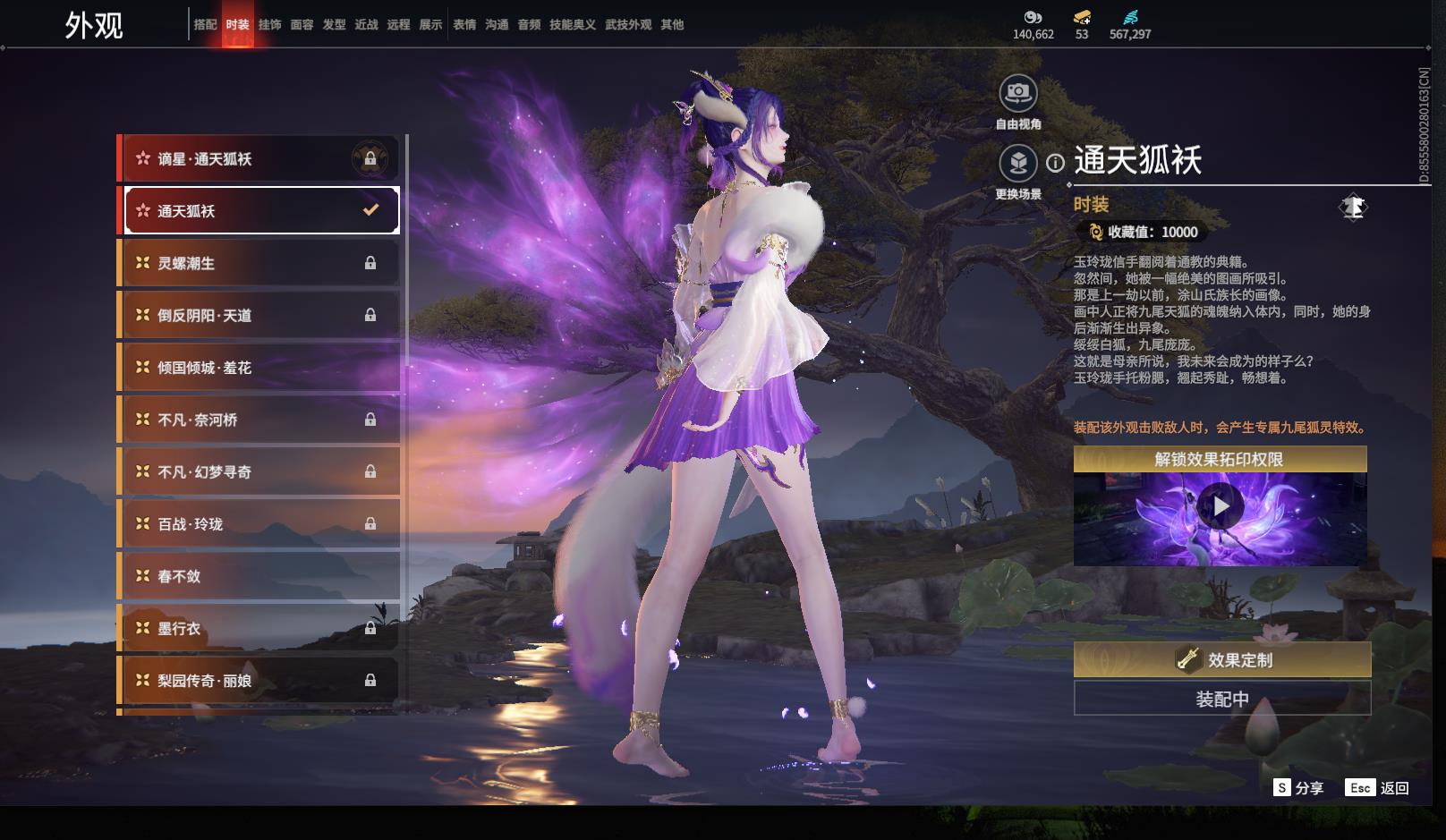Play the nine-tail fox effect preview video

(1220, 507)
